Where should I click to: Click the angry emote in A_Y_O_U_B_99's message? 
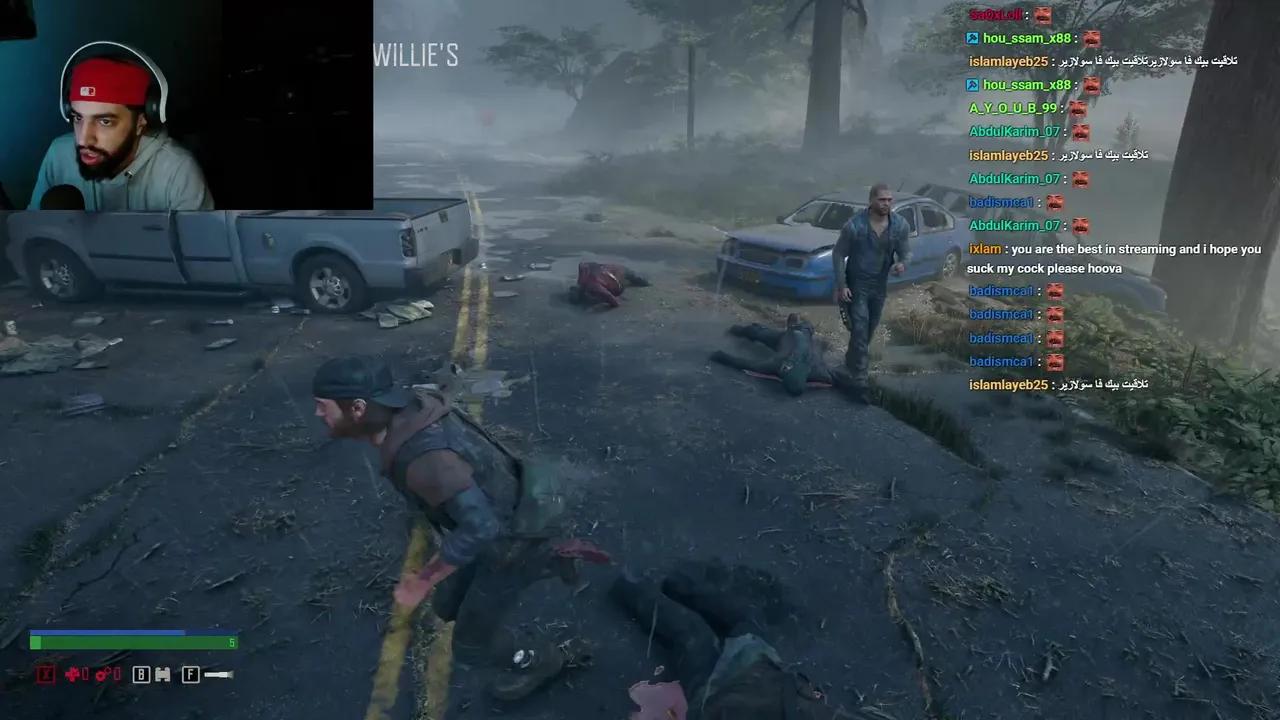pyautogui.click(x=1078, y=108)
